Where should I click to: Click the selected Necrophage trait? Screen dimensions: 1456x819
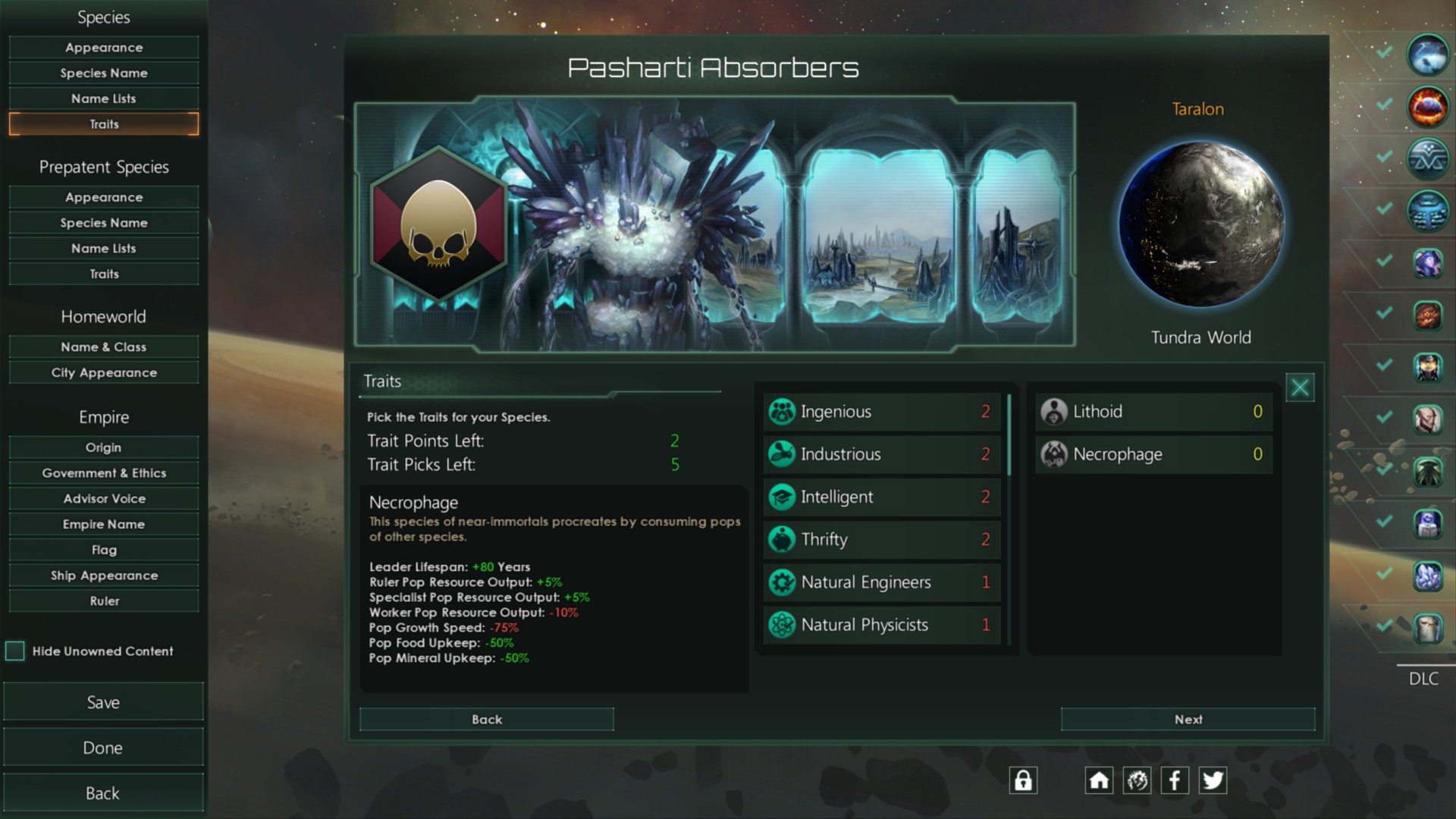(x=1153, y=454)
